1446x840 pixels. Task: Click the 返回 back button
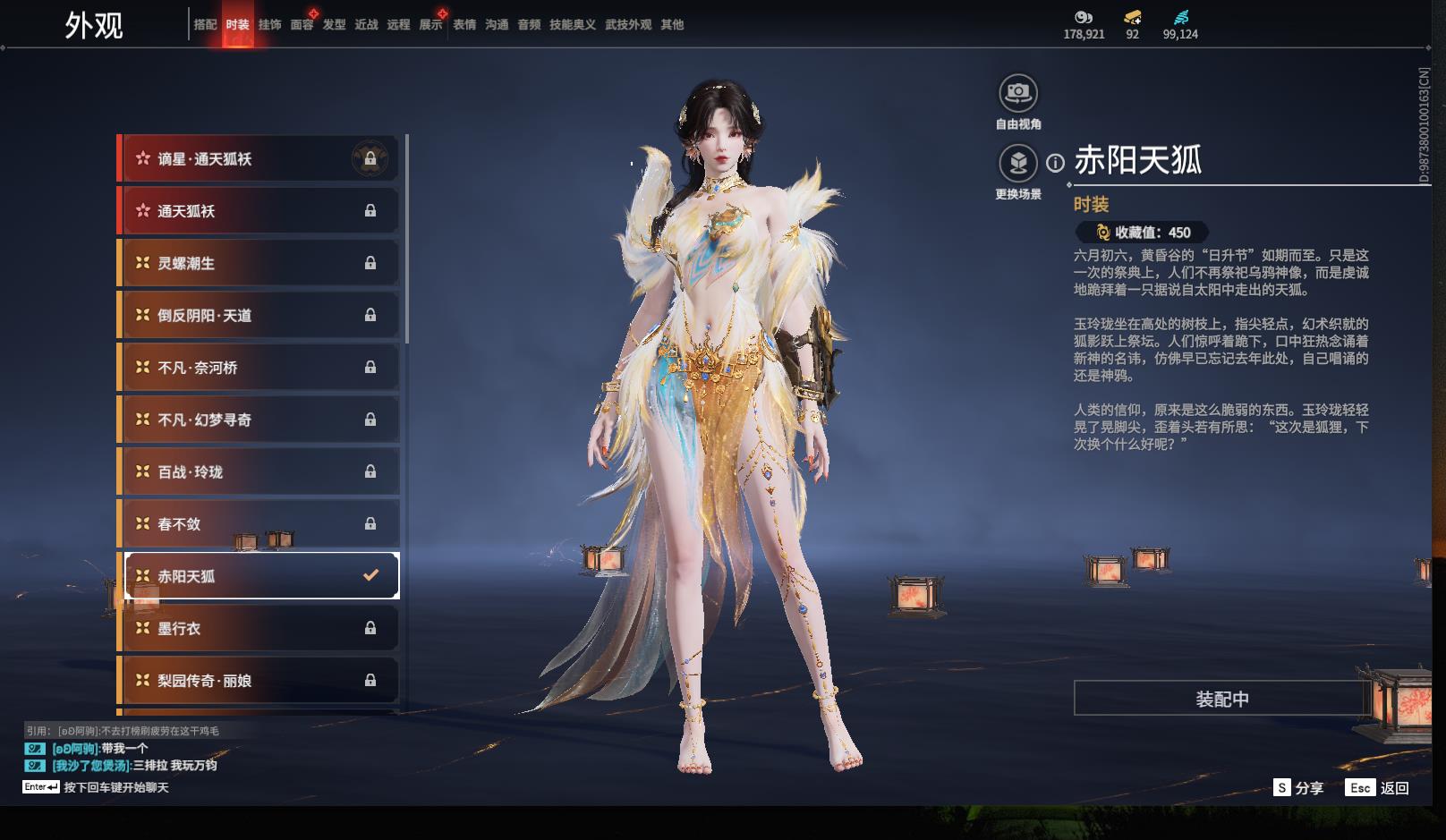(1378, 788)
